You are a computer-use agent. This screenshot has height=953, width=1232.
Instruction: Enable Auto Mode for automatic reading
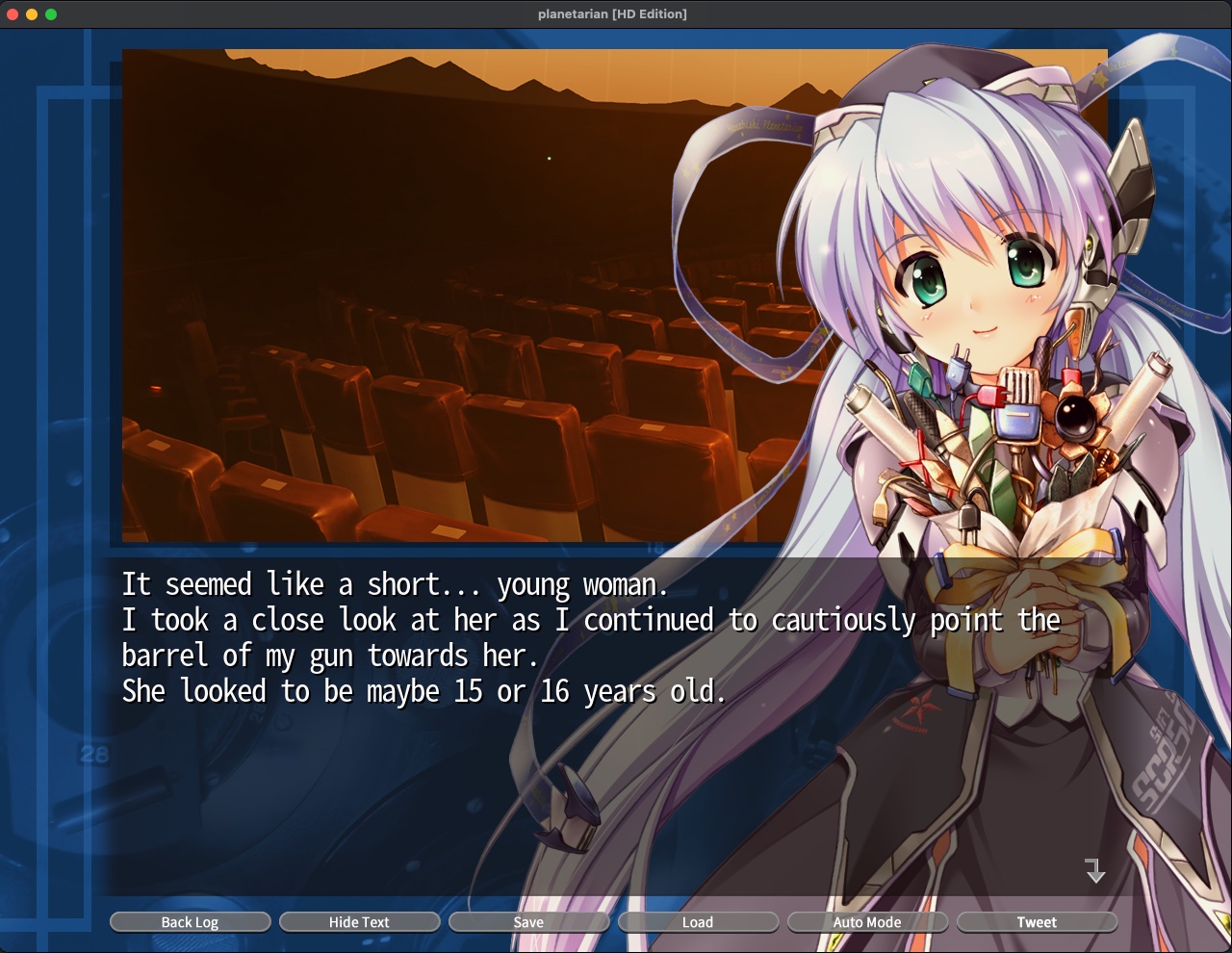(867, 921)
